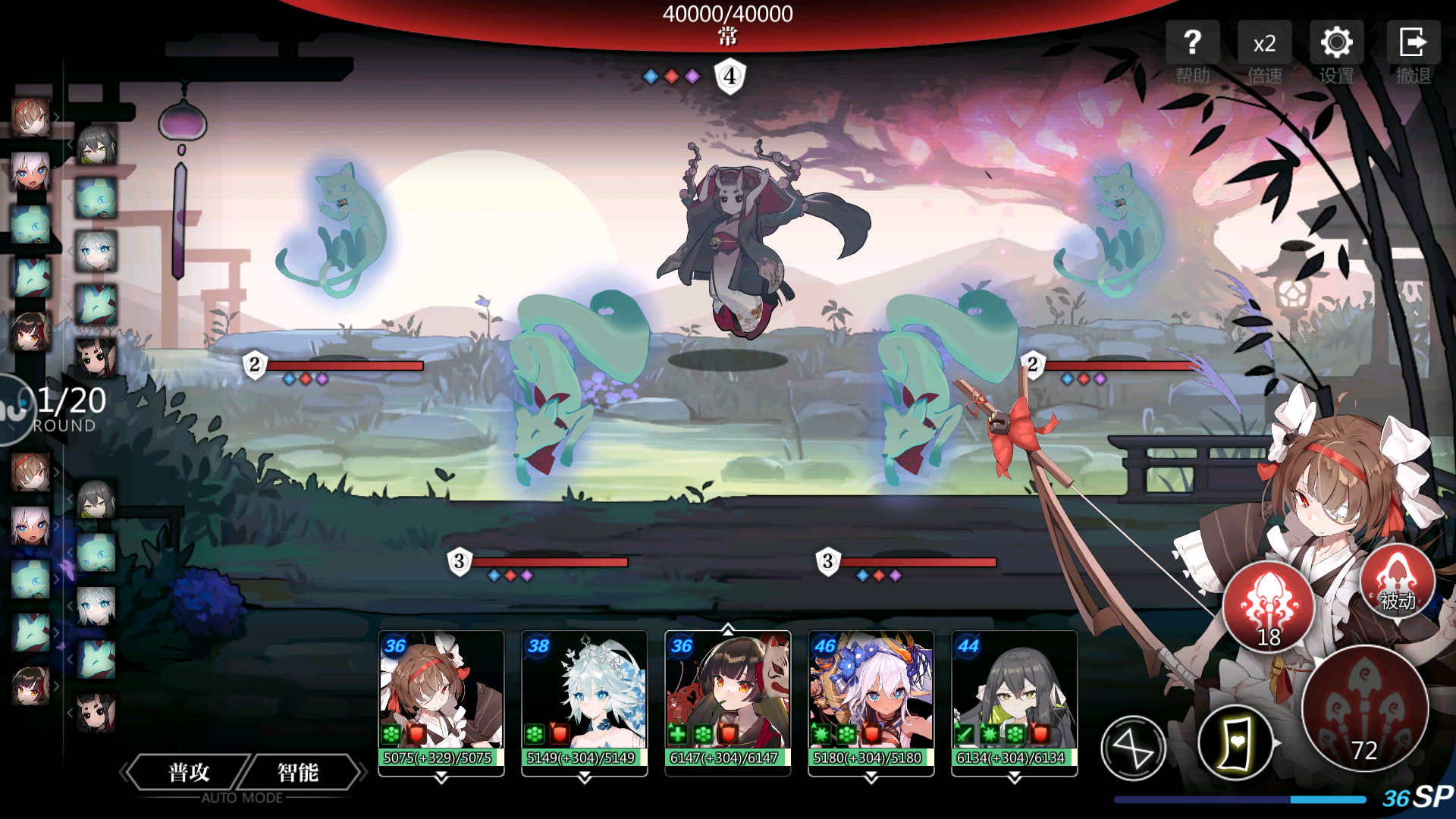
Task: Open the 帮助 help button
Action: 1192,52
